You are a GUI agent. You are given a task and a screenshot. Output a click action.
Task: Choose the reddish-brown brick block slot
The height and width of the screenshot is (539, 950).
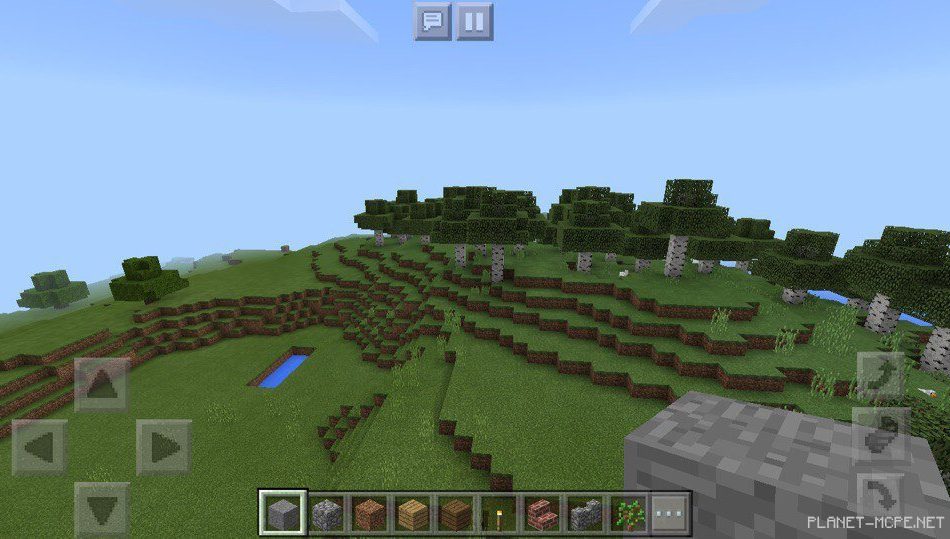click(370, 514)
